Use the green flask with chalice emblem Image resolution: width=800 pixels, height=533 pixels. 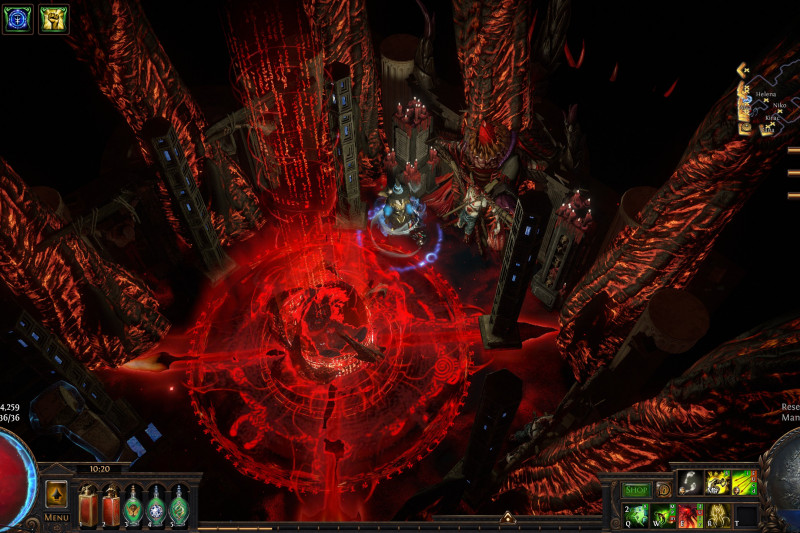[x=132, y=503]
